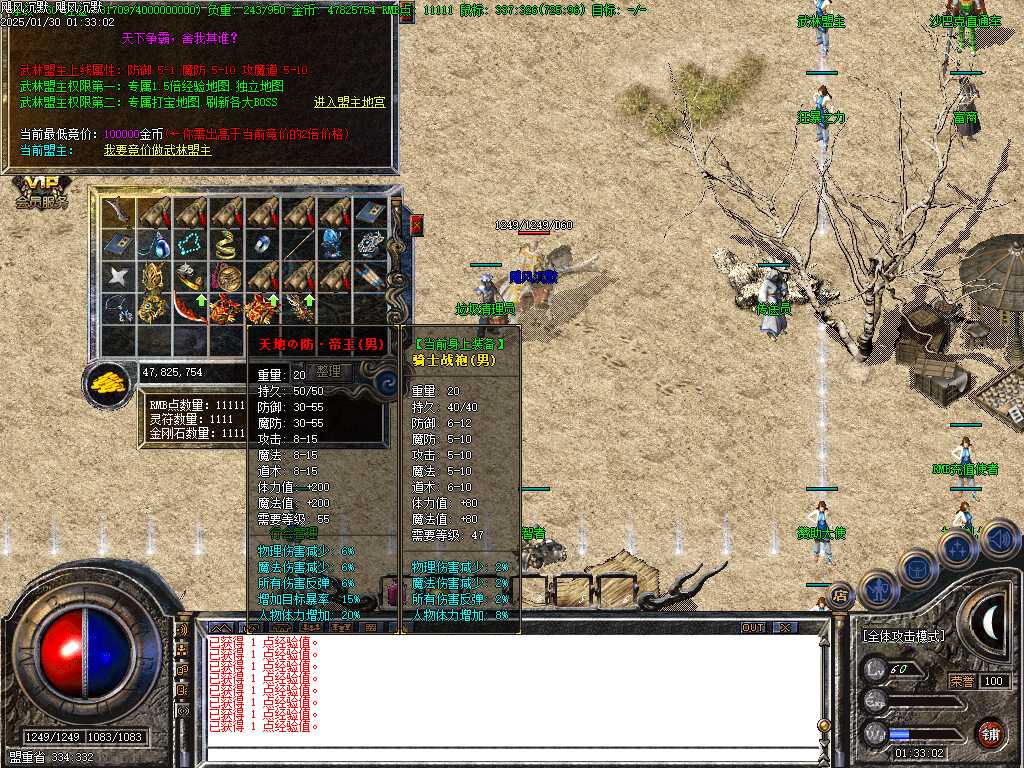Open the character figure panel button

point(878,589)
